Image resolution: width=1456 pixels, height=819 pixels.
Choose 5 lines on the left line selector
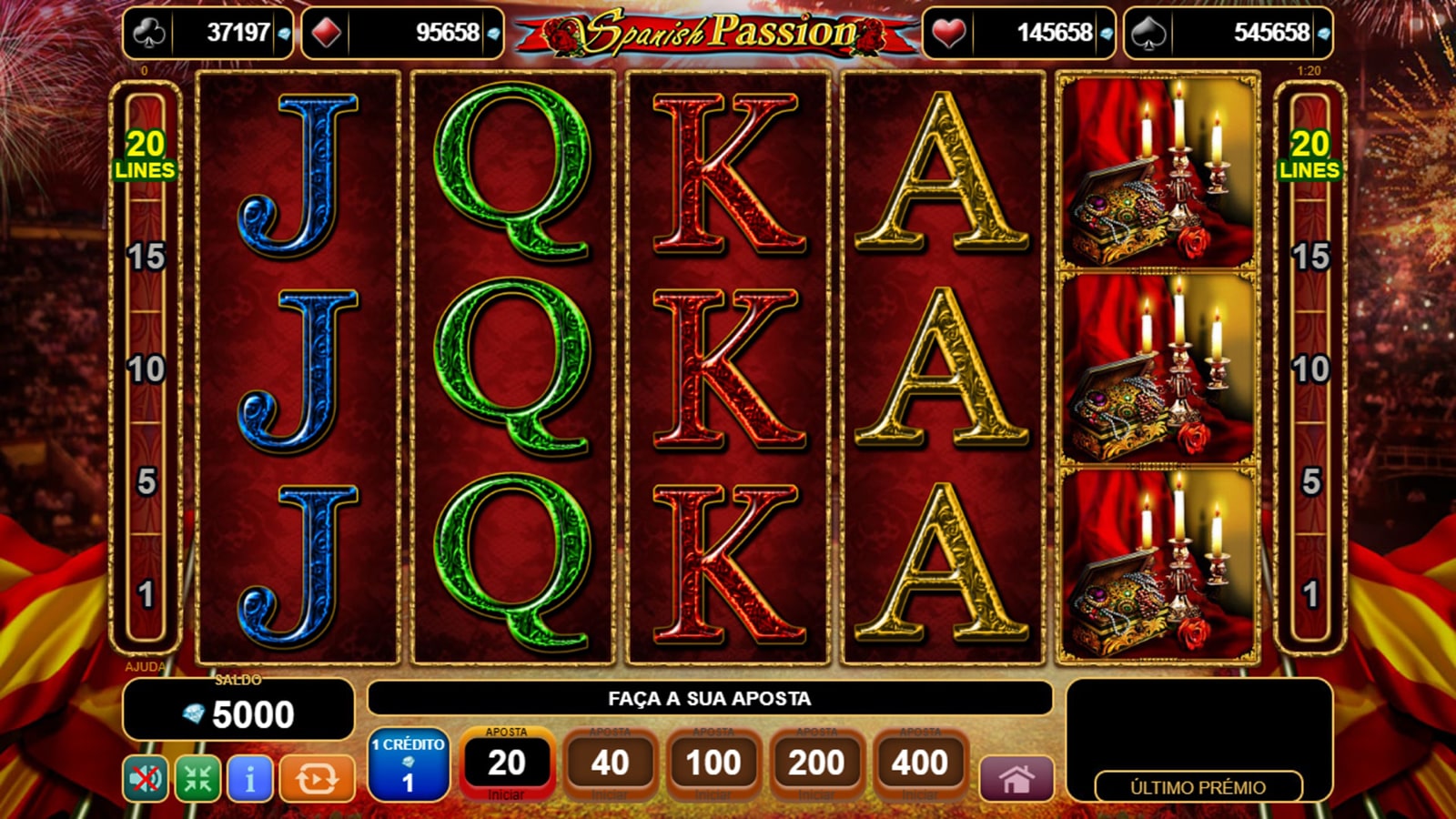click(x=146, y=482)
